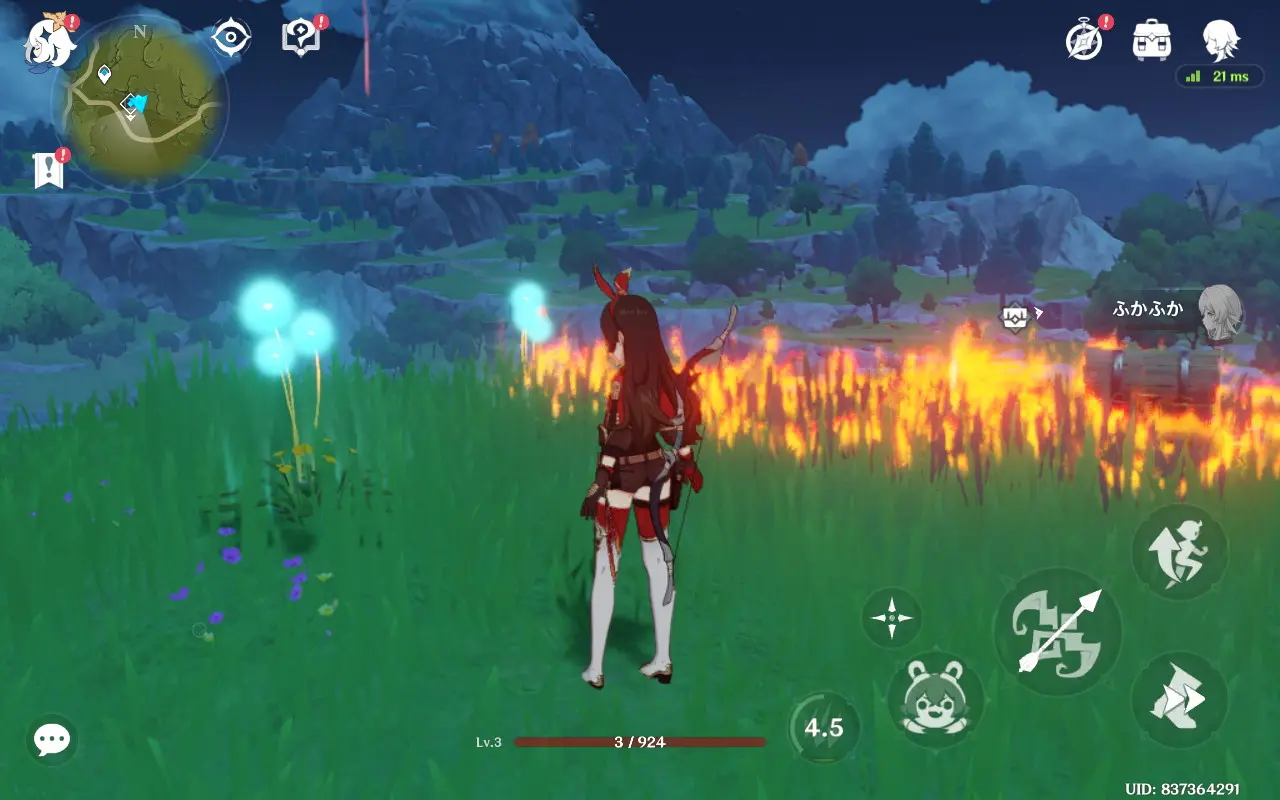Open the quest bookmark icon

click(x=48, y=171)
